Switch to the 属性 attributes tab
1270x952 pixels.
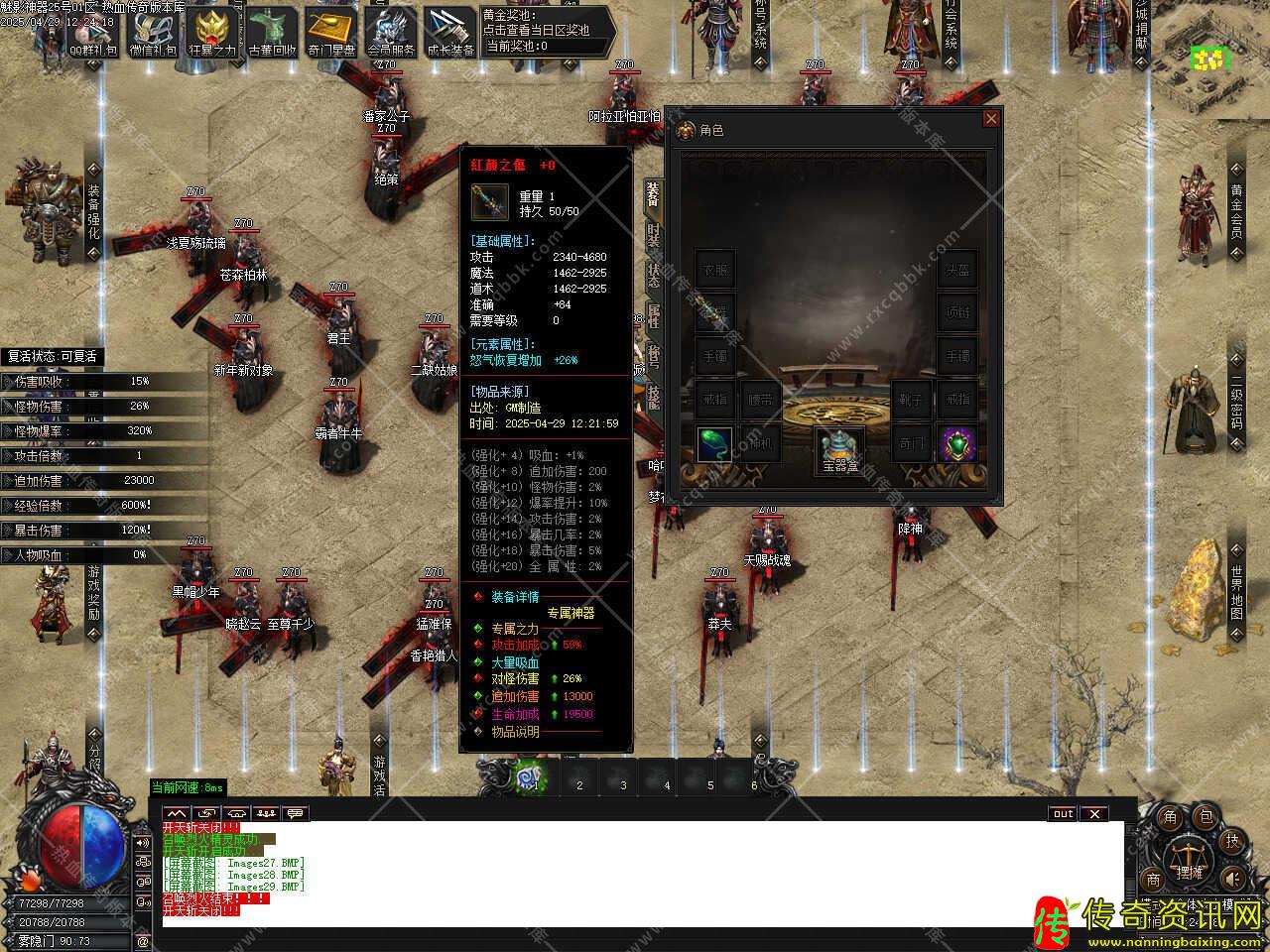[653, 315]
